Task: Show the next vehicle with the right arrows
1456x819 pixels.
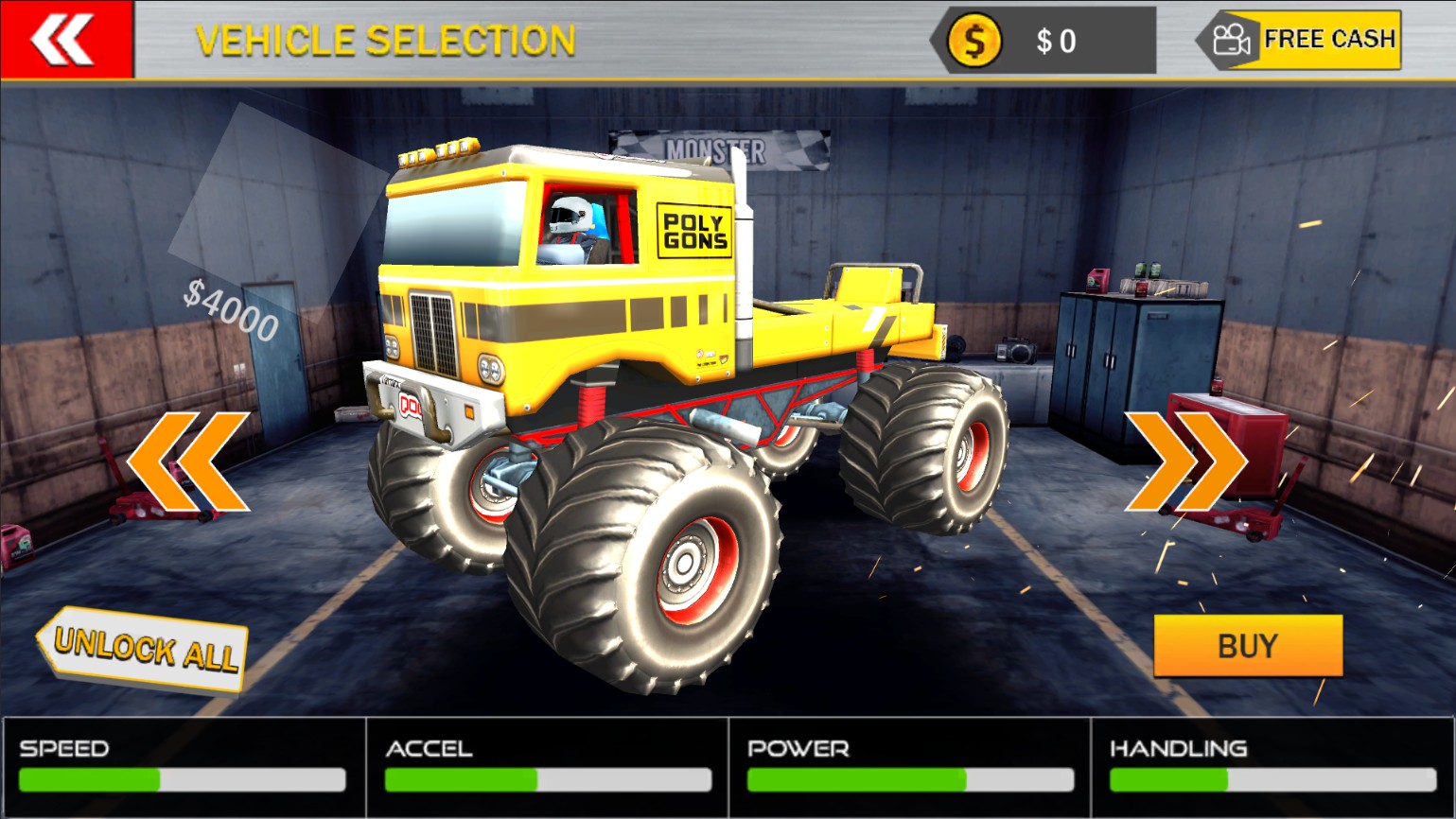Action: click(1185, 461)
